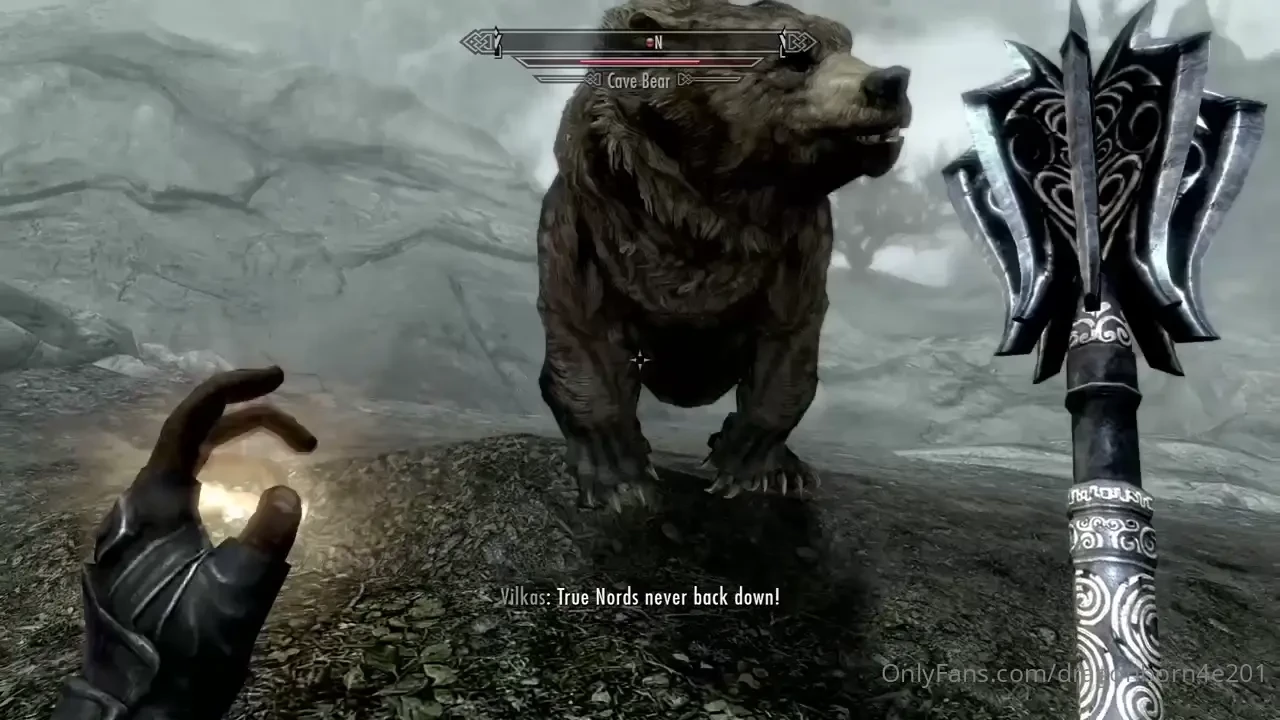Click the braided left flourish beside Cave Bear label
The image size is (1280, 720).
click(590, 81)
